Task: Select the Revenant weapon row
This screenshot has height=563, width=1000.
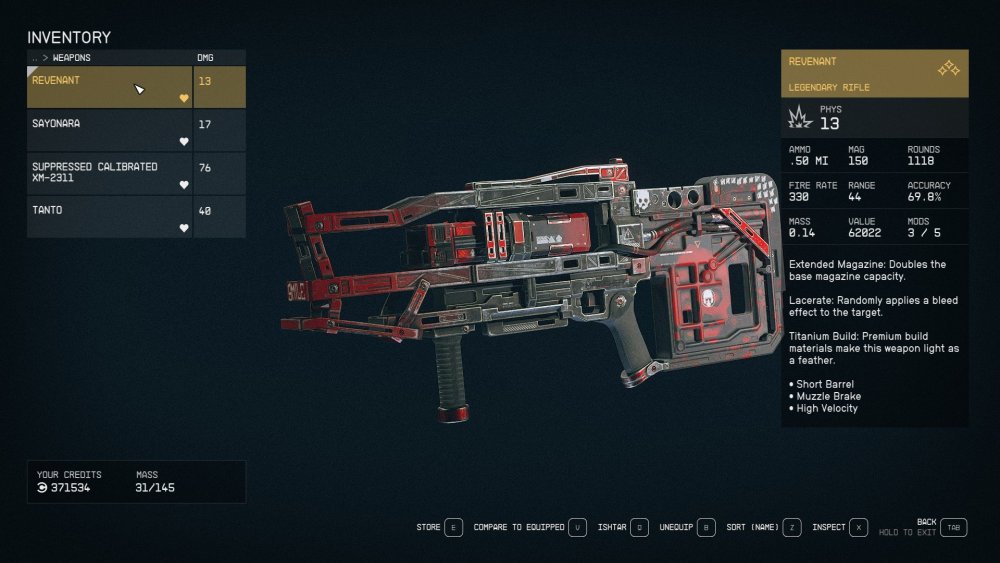Action: tap(108, 87)
